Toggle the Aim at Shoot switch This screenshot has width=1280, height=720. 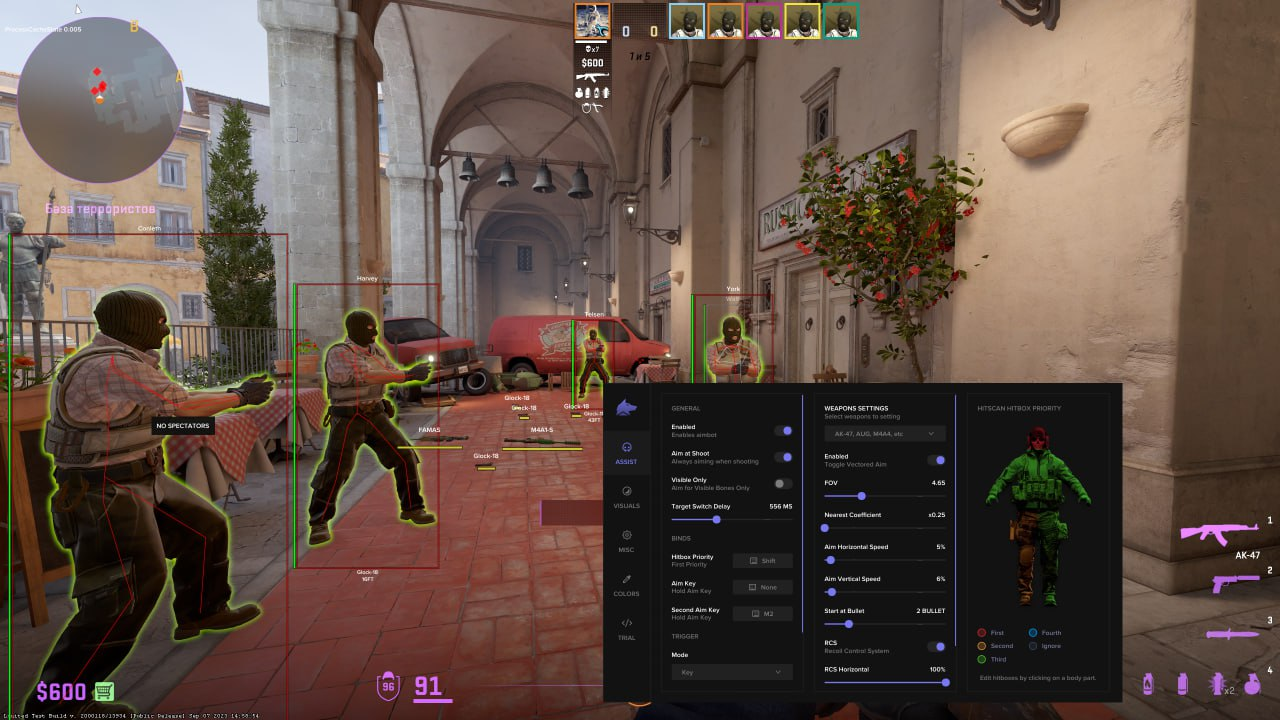[x=783, y=457]
